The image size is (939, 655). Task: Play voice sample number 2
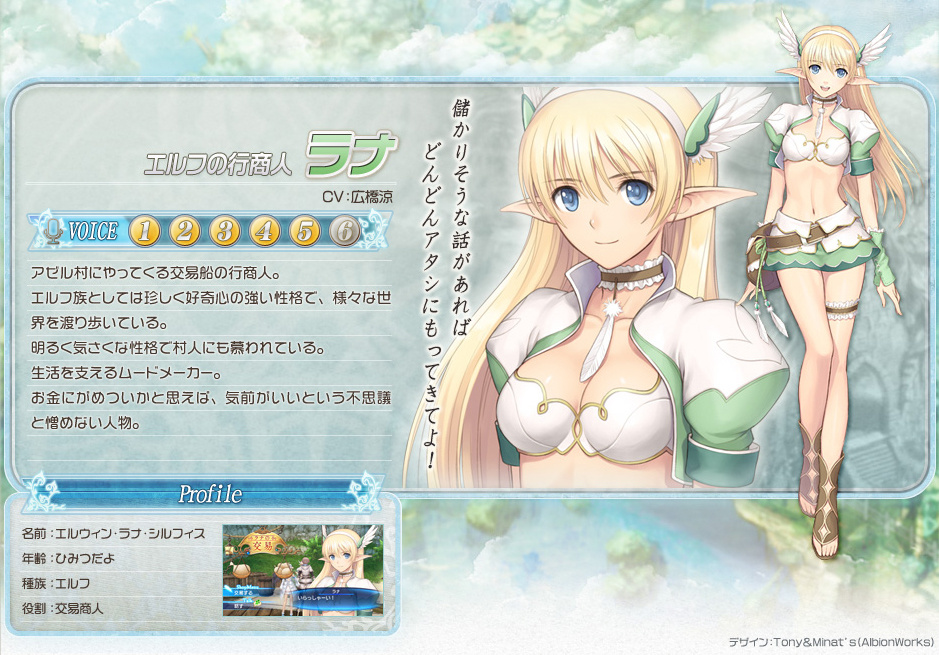tap(185, 232)
